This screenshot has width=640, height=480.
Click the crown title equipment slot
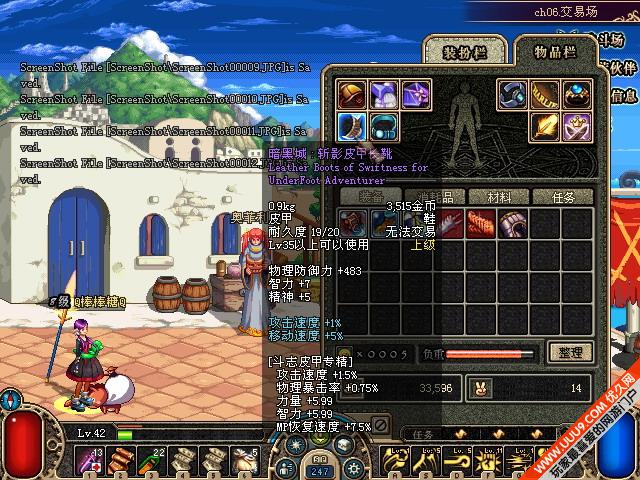point(577,127)
